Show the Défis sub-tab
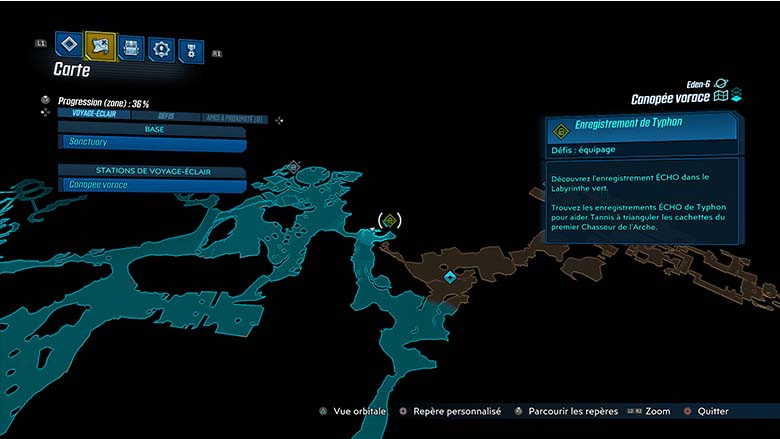 (166, 116)
